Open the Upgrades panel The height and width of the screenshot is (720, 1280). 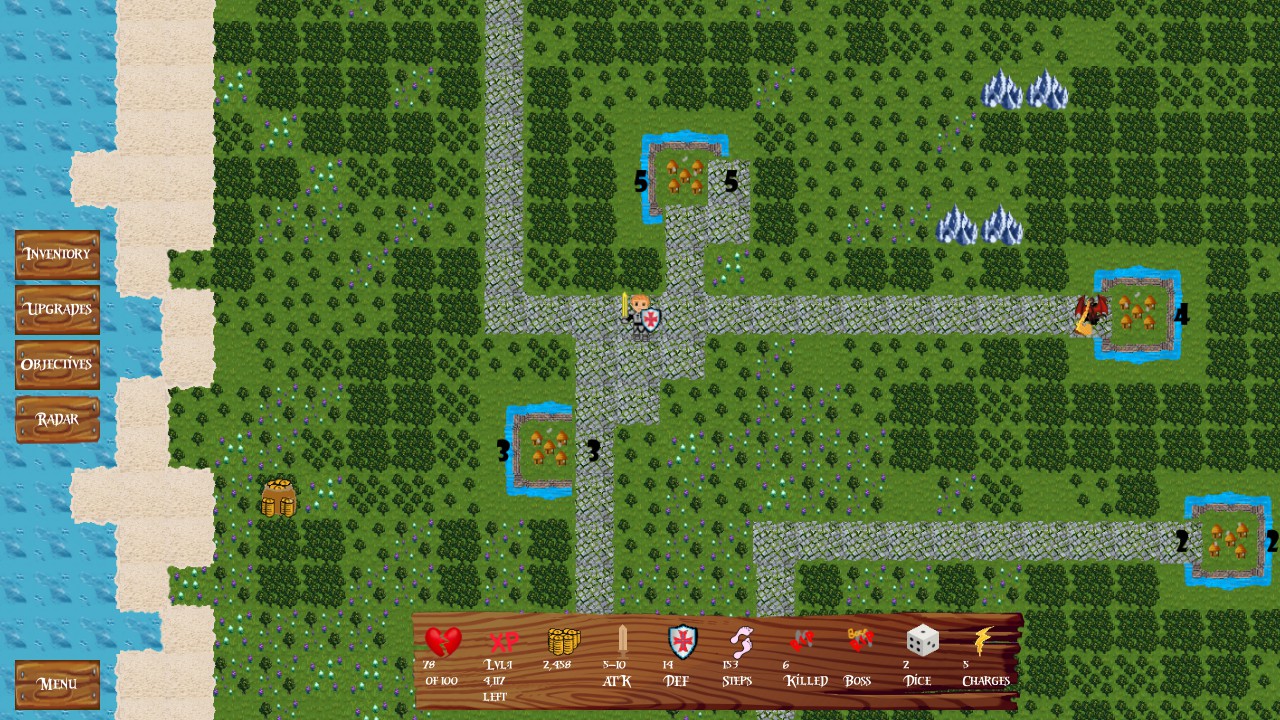(x=56, y=310)
